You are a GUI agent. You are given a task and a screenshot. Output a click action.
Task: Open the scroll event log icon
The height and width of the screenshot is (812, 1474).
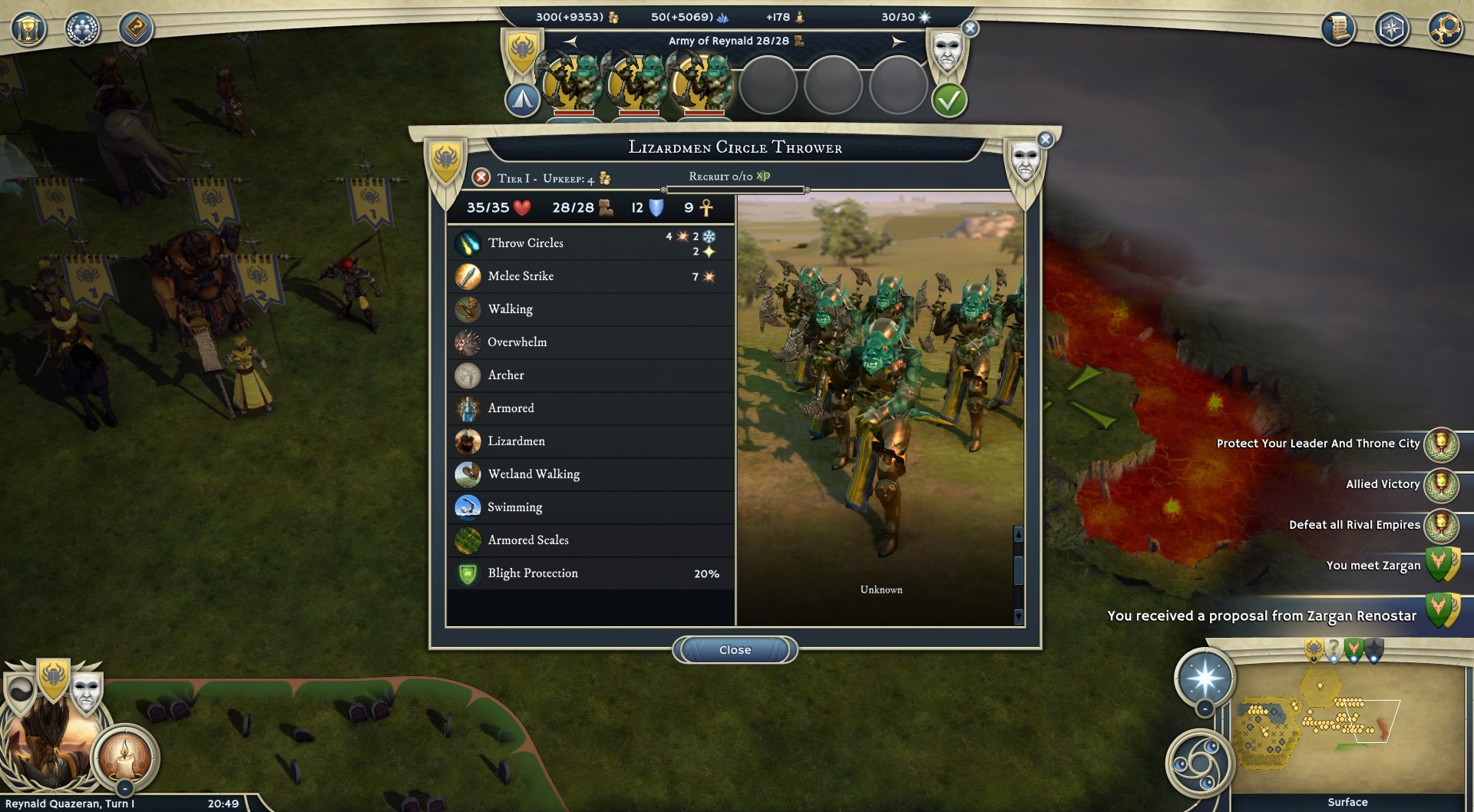[1338, 29]
